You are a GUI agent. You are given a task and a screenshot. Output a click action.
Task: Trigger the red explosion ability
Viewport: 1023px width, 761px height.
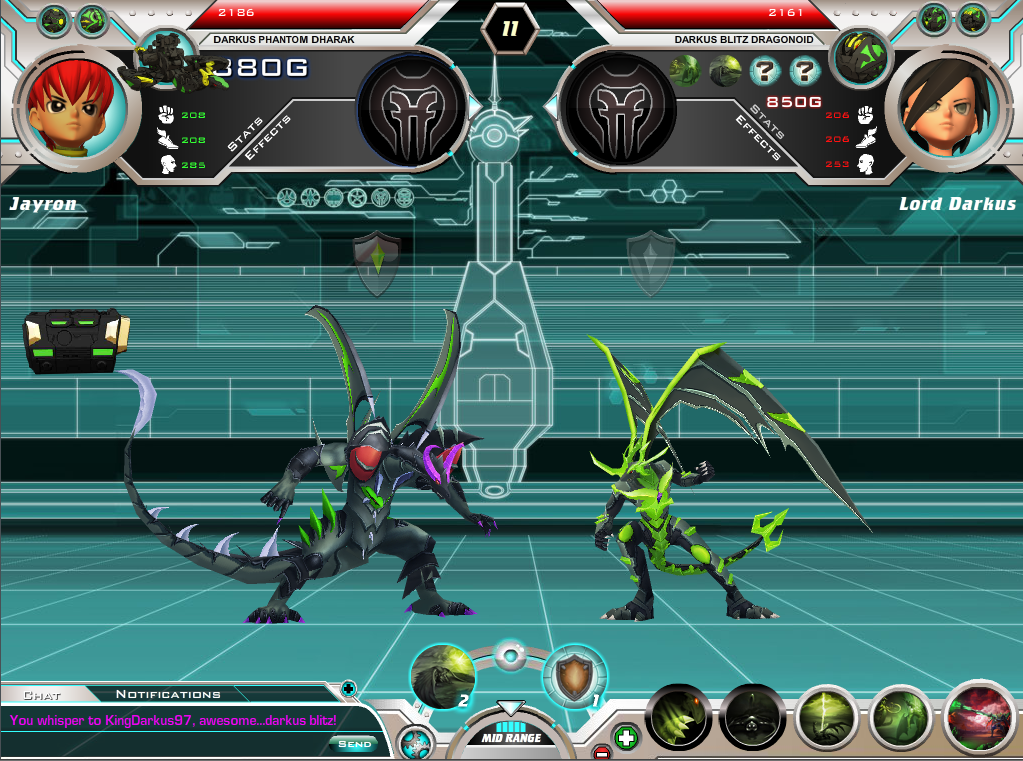979,717
